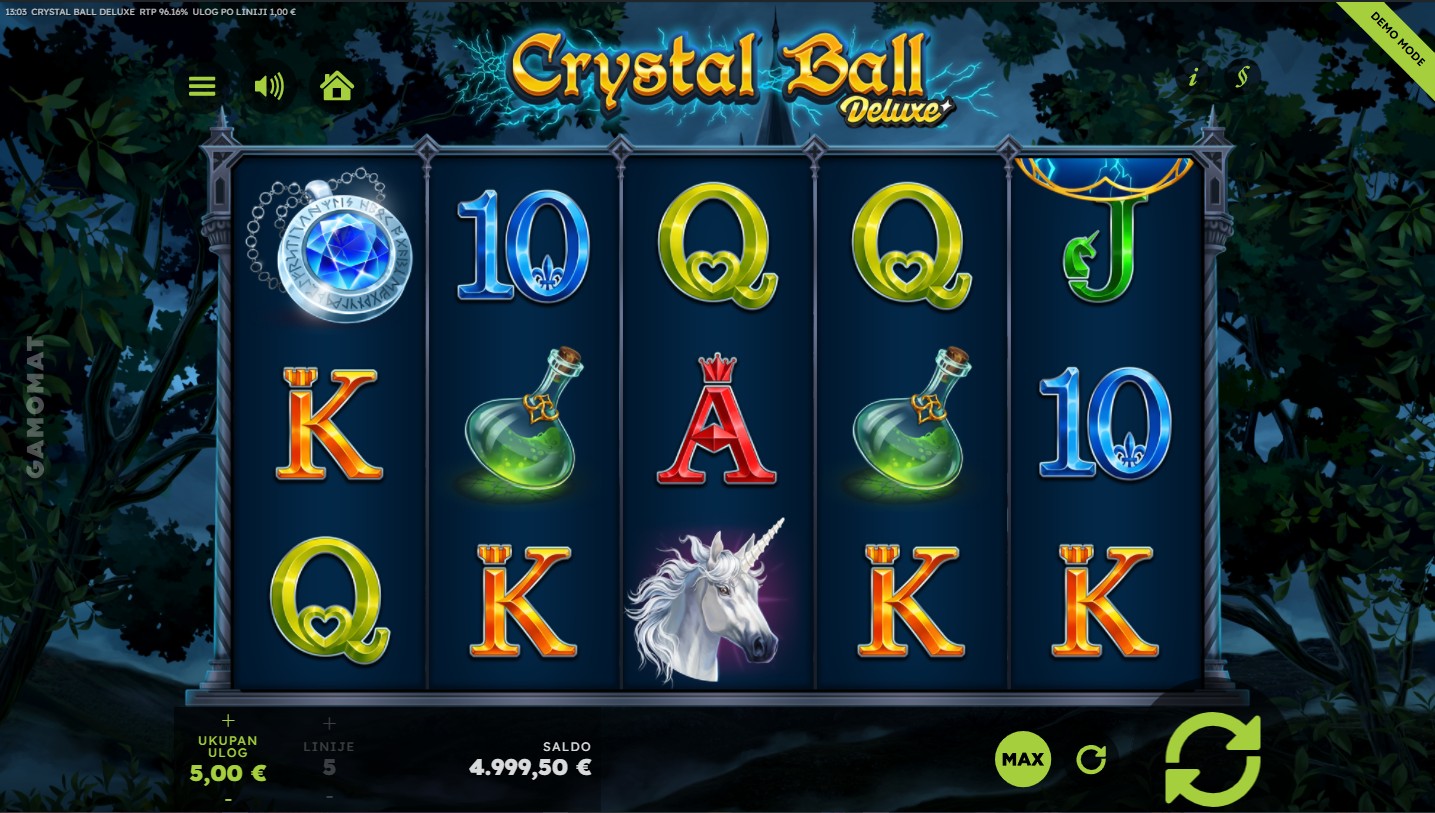Toggle the sound speaker icon
The width and height of the screenshot is (1435, 813).
point(269,86)
